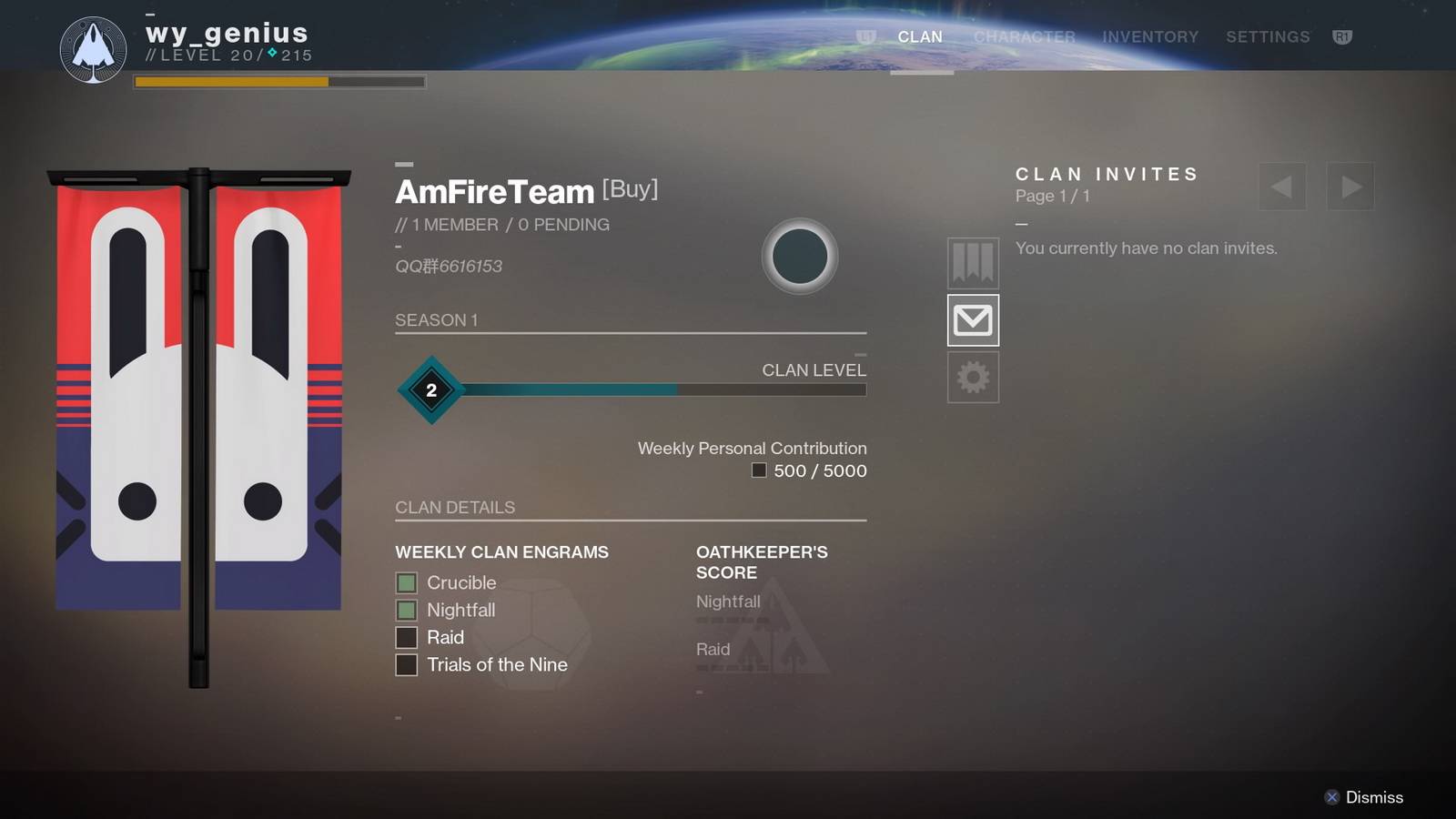Dismiss the clan screen

coord(1363,797)
